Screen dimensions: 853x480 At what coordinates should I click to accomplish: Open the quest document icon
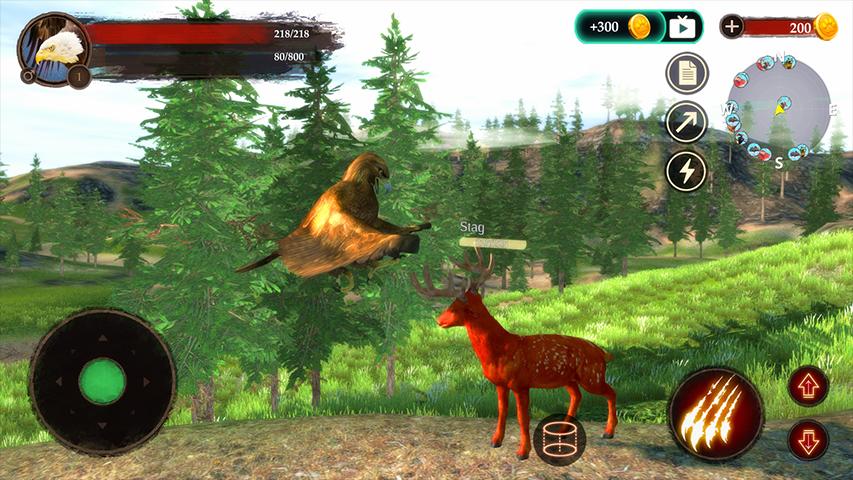pos(687,73)
